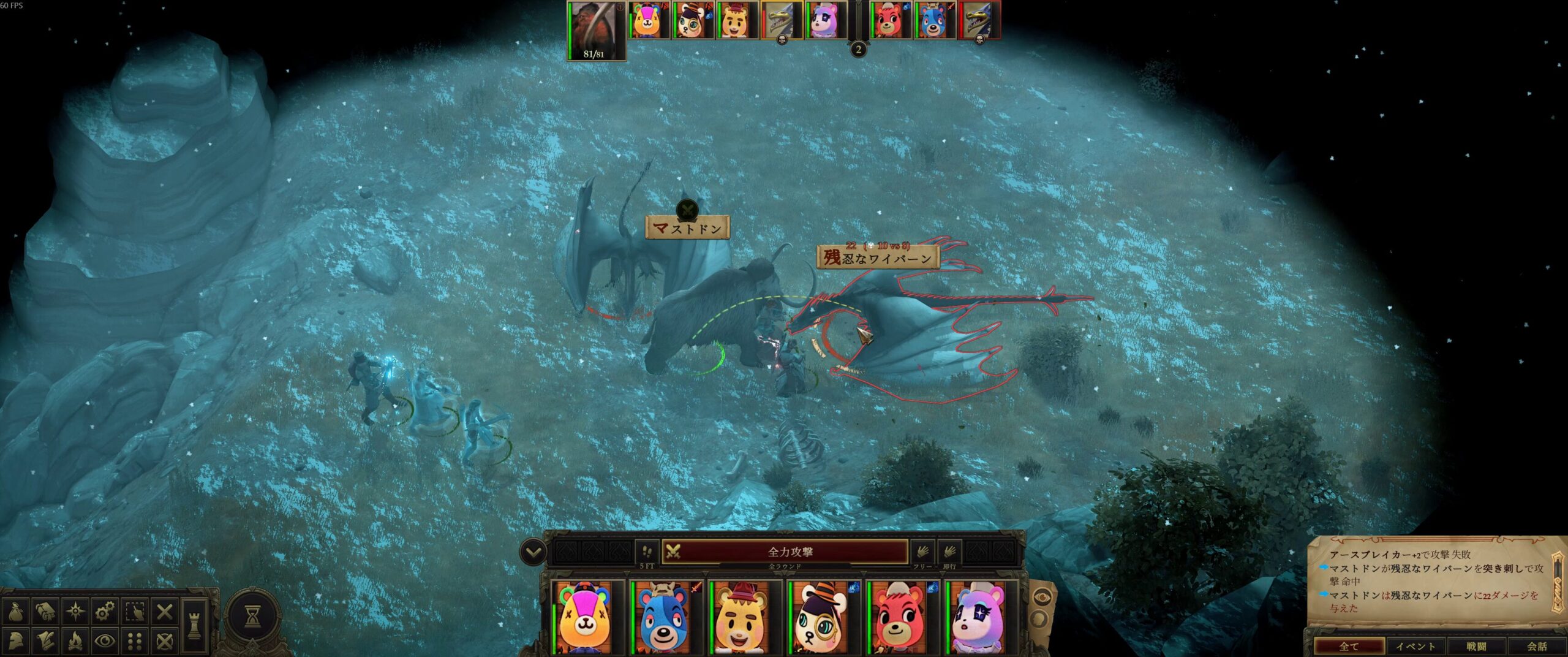Click the mammoth portrait in initiative tracker
Image resolution: width=1568 pixels, height=657 pixels.
594,29
